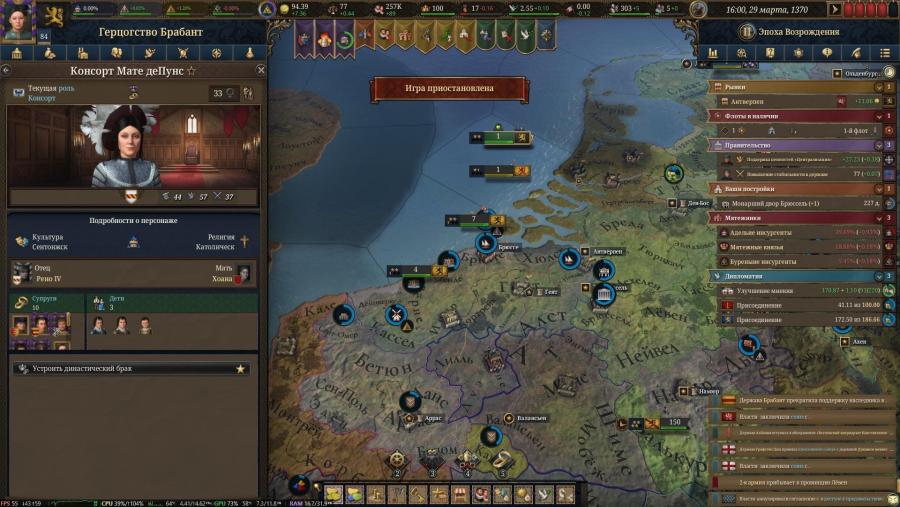
Task: Pin the character with the star by the name
Action: point(192,72)
